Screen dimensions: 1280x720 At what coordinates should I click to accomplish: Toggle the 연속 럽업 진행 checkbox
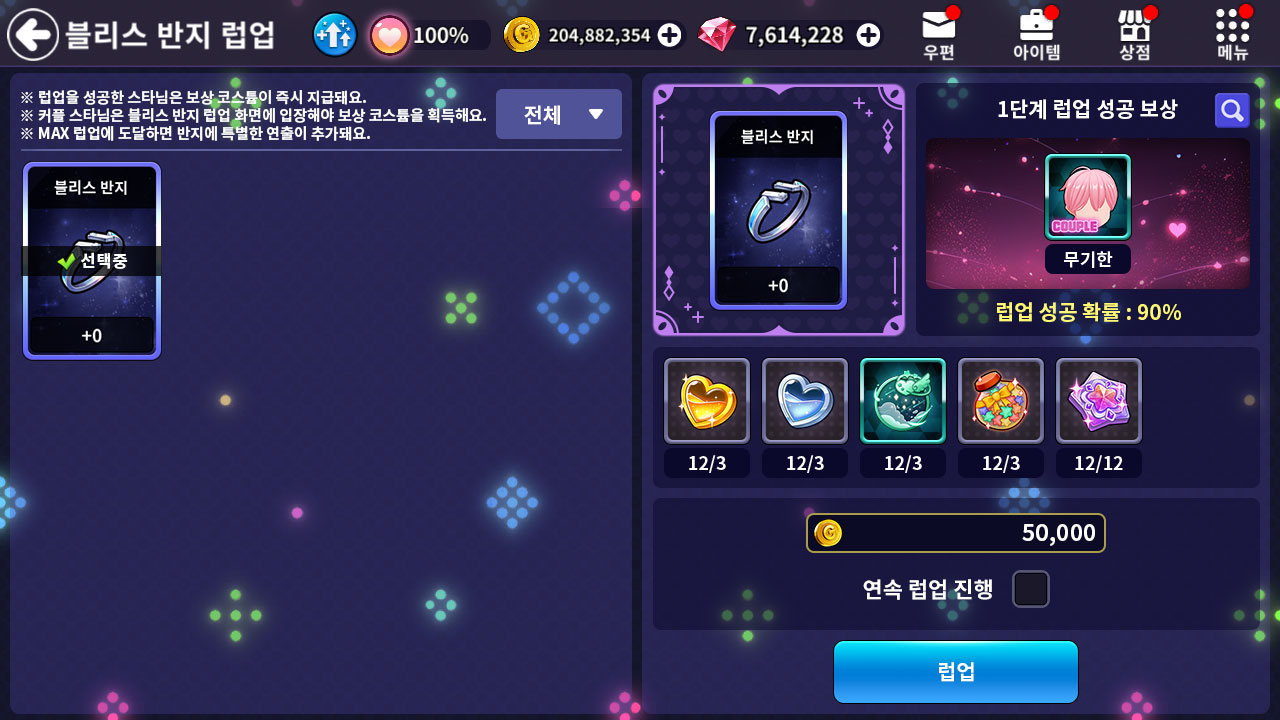point(1031,589)
